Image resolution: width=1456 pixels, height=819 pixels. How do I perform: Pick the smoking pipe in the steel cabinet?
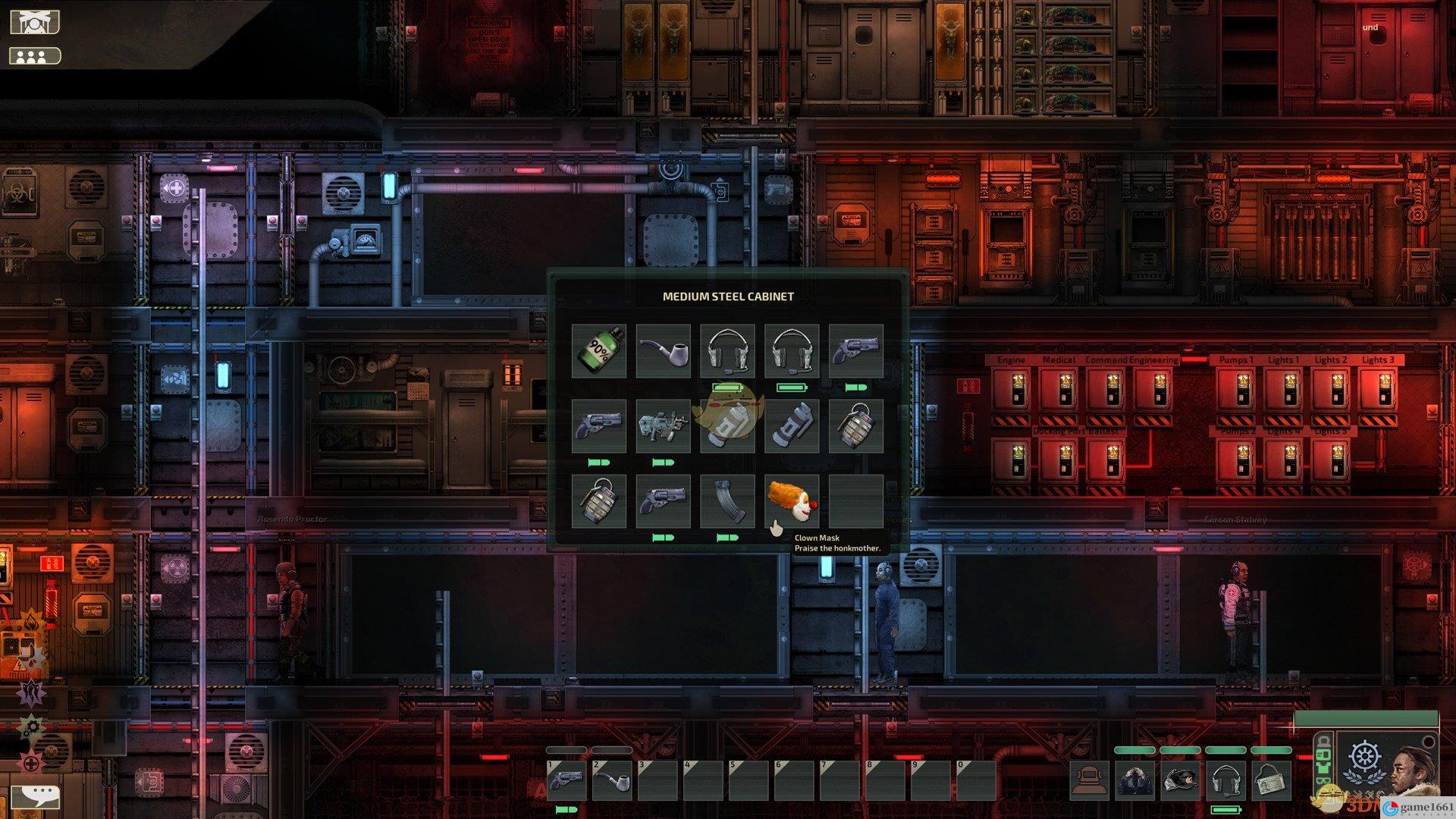tap(663, 350)
